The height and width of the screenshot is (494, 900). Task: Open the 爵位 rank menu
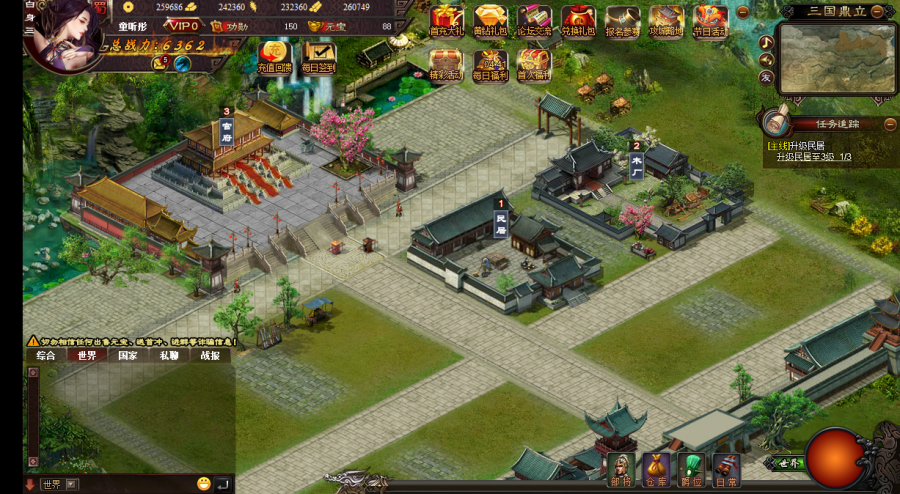(691, 468)
